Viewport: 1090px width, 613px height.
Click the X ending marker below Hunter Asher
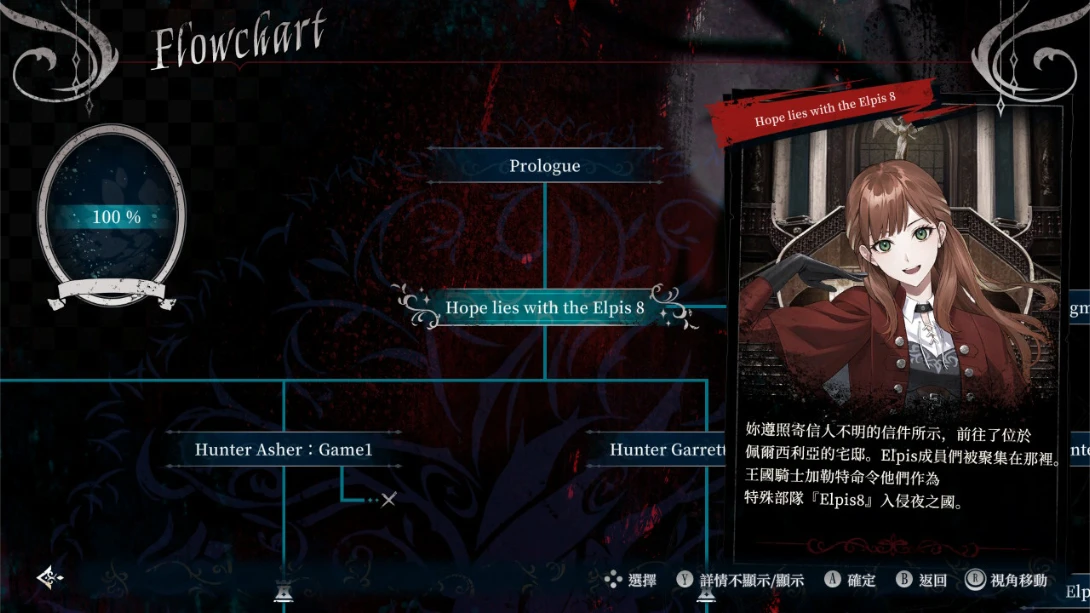pyautogui.click(x=389, y=499)
